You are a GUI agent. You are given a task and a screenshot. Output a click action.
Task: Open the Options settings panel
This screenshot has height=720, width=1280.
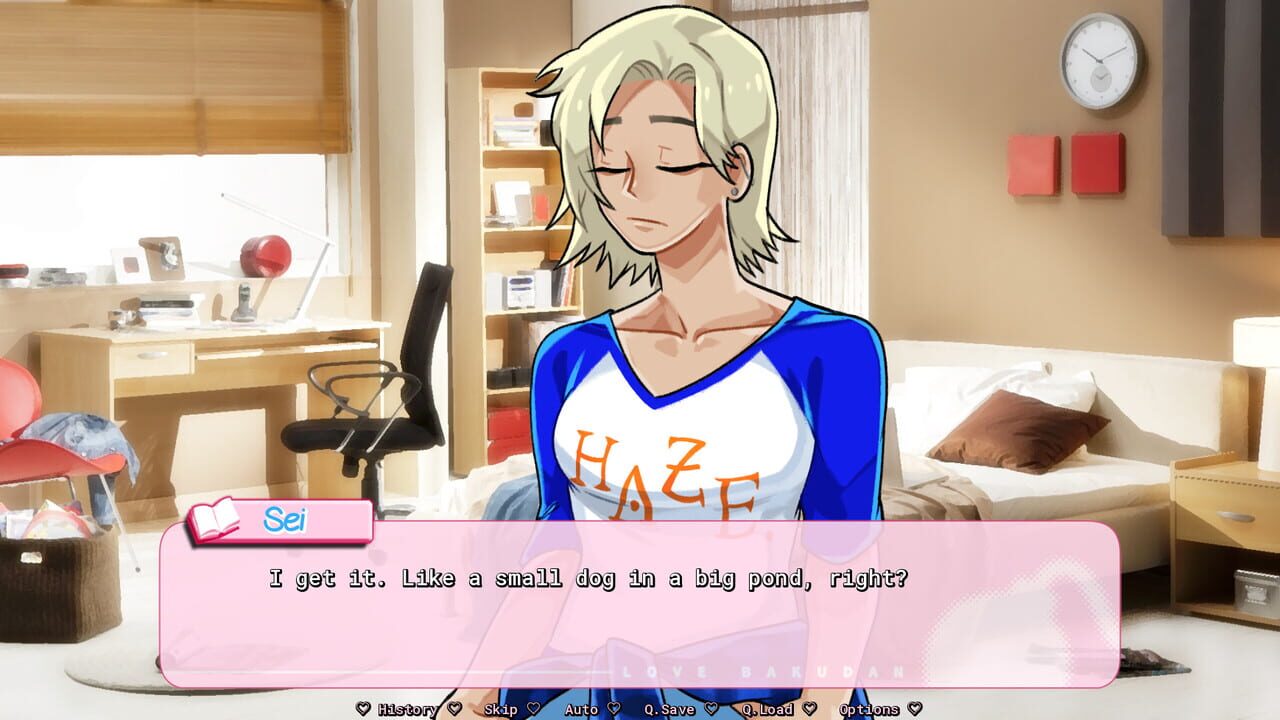click(869, 708)
